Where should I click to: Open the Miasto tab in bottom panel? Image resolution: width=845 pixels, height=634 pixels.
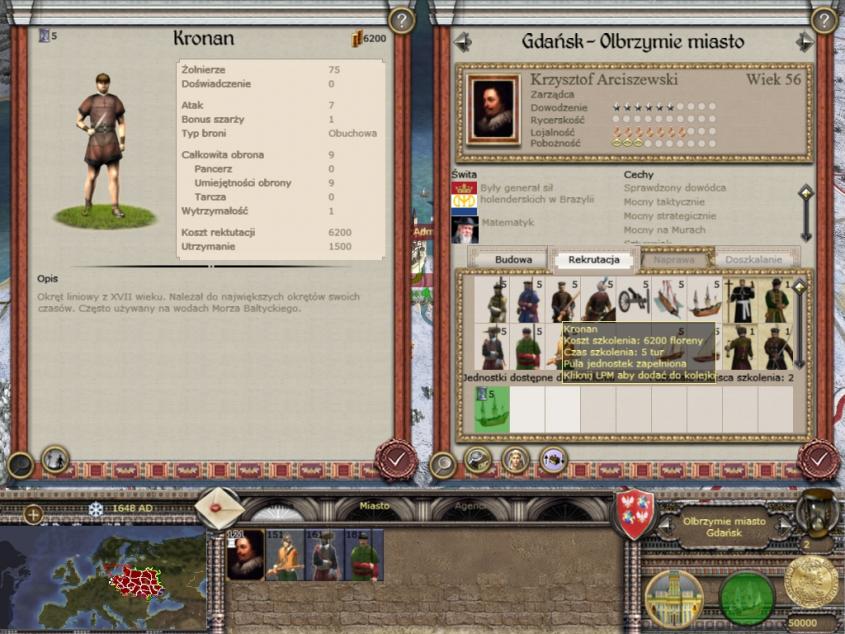click(x=375, y=506)
